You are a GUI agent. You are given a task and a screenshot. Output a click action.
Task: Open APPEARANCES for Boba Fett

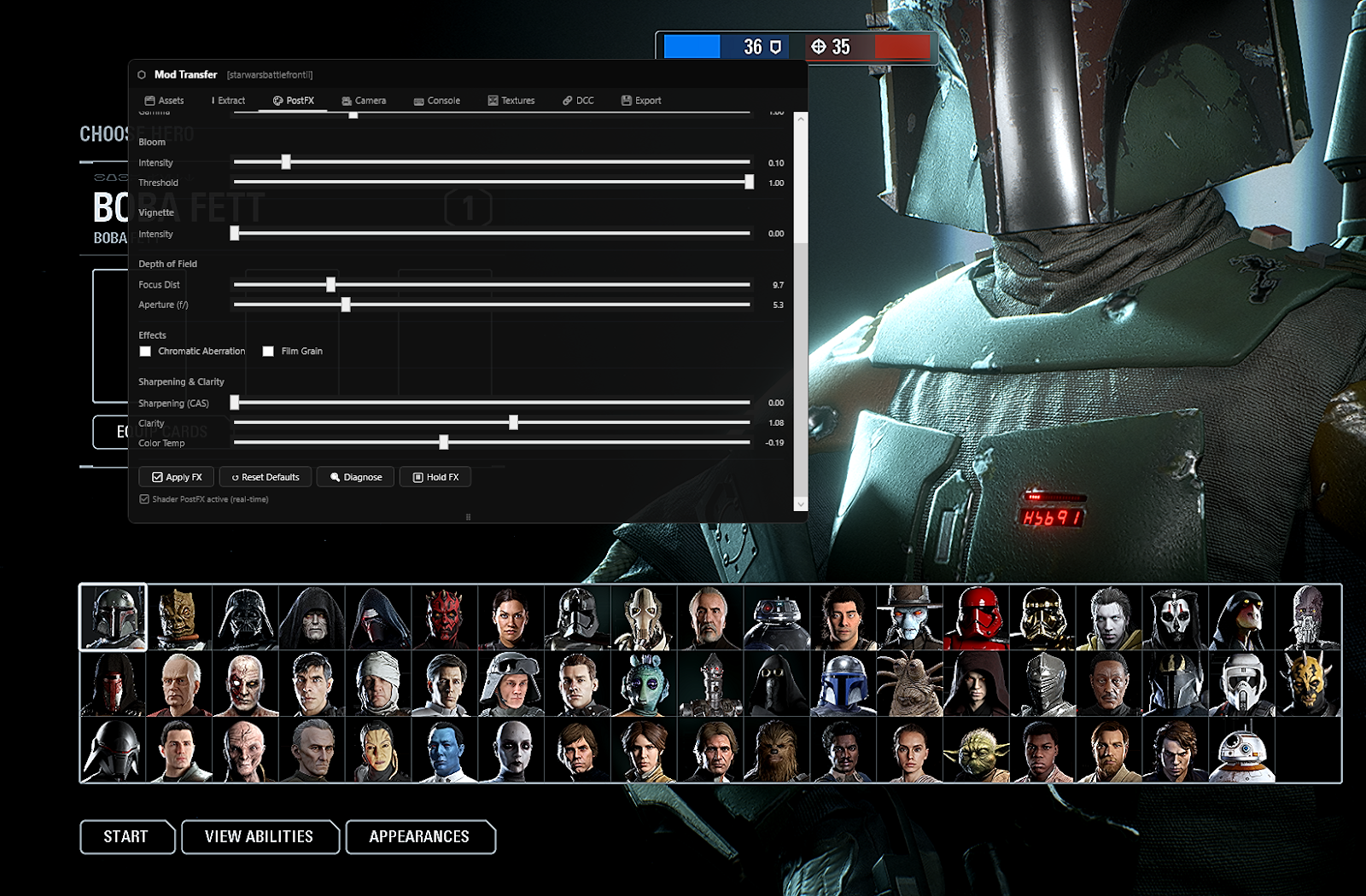coord(420,837)
